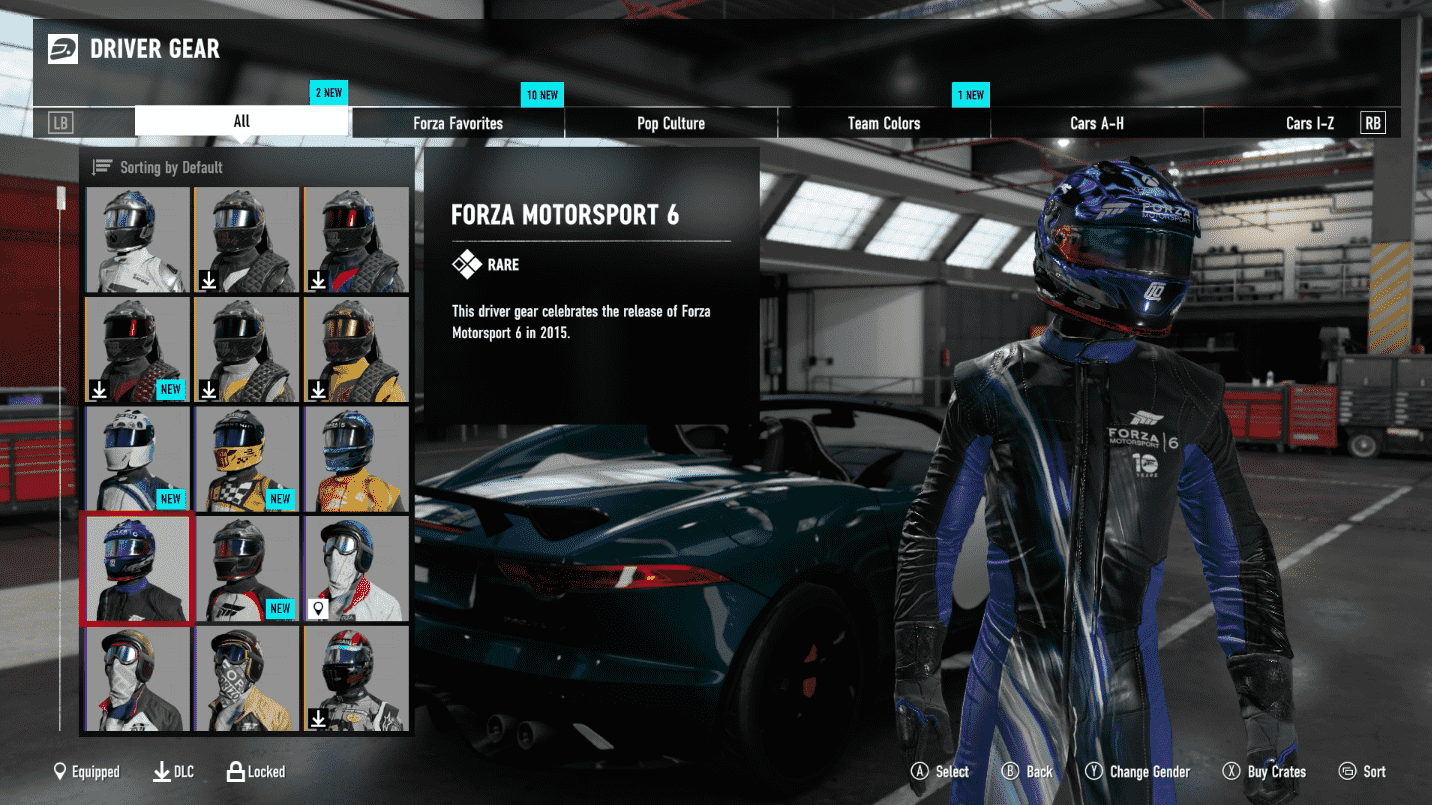Pick the white helmet gear marked NEW
Image resolution: width=1432 pixels, height=805 pixels.
click(136, 458)
